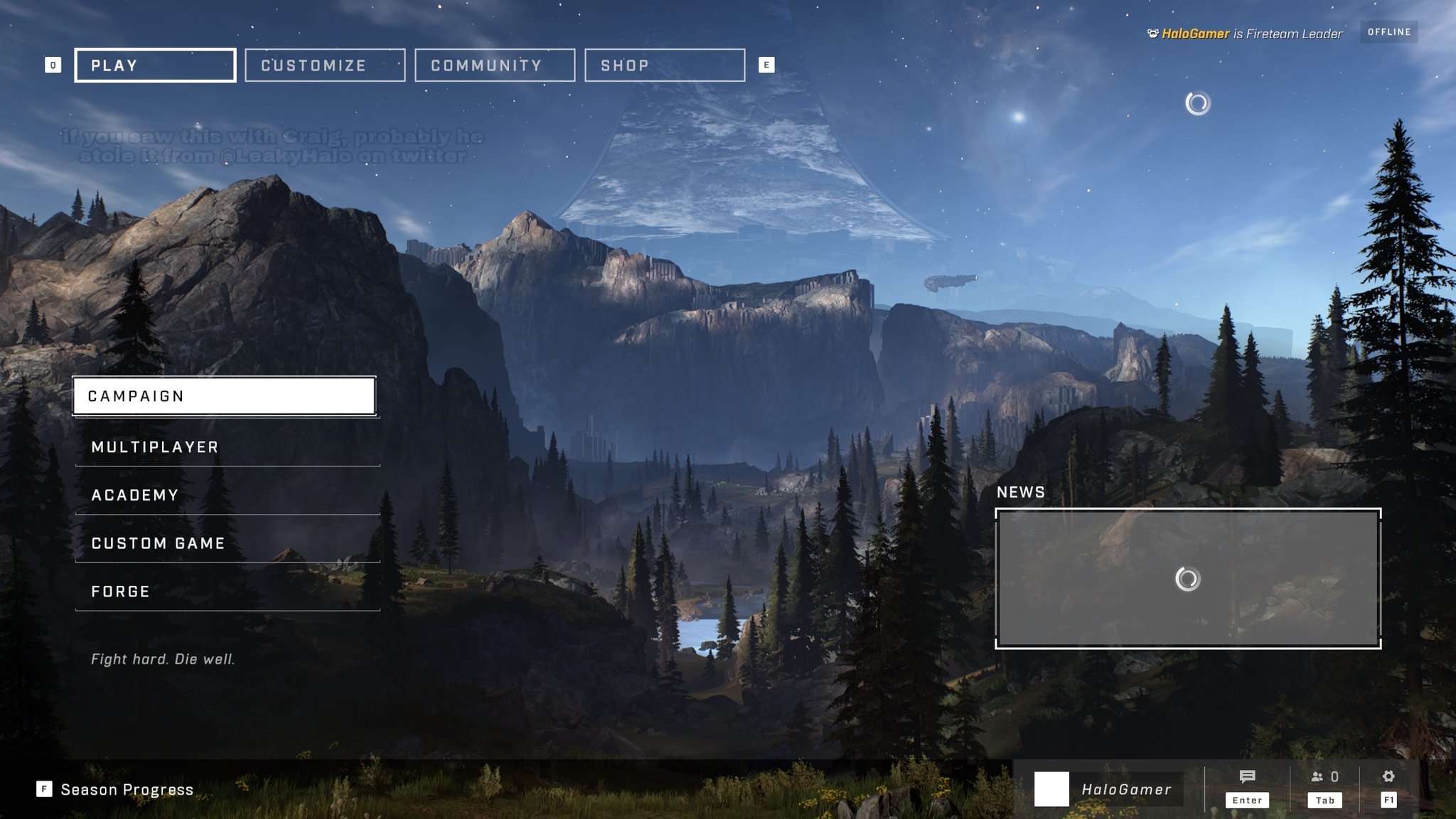Click the Spartan helmet icon beside HaloGamer's name
The width and height of the screenshot is (1456, 819).
pos(1154,32)
